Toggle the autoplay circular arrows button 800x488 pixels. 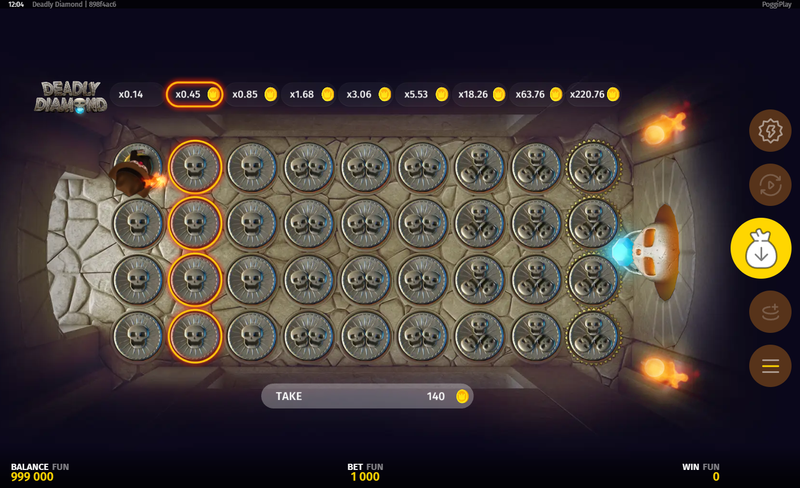(x=770, y=185)
